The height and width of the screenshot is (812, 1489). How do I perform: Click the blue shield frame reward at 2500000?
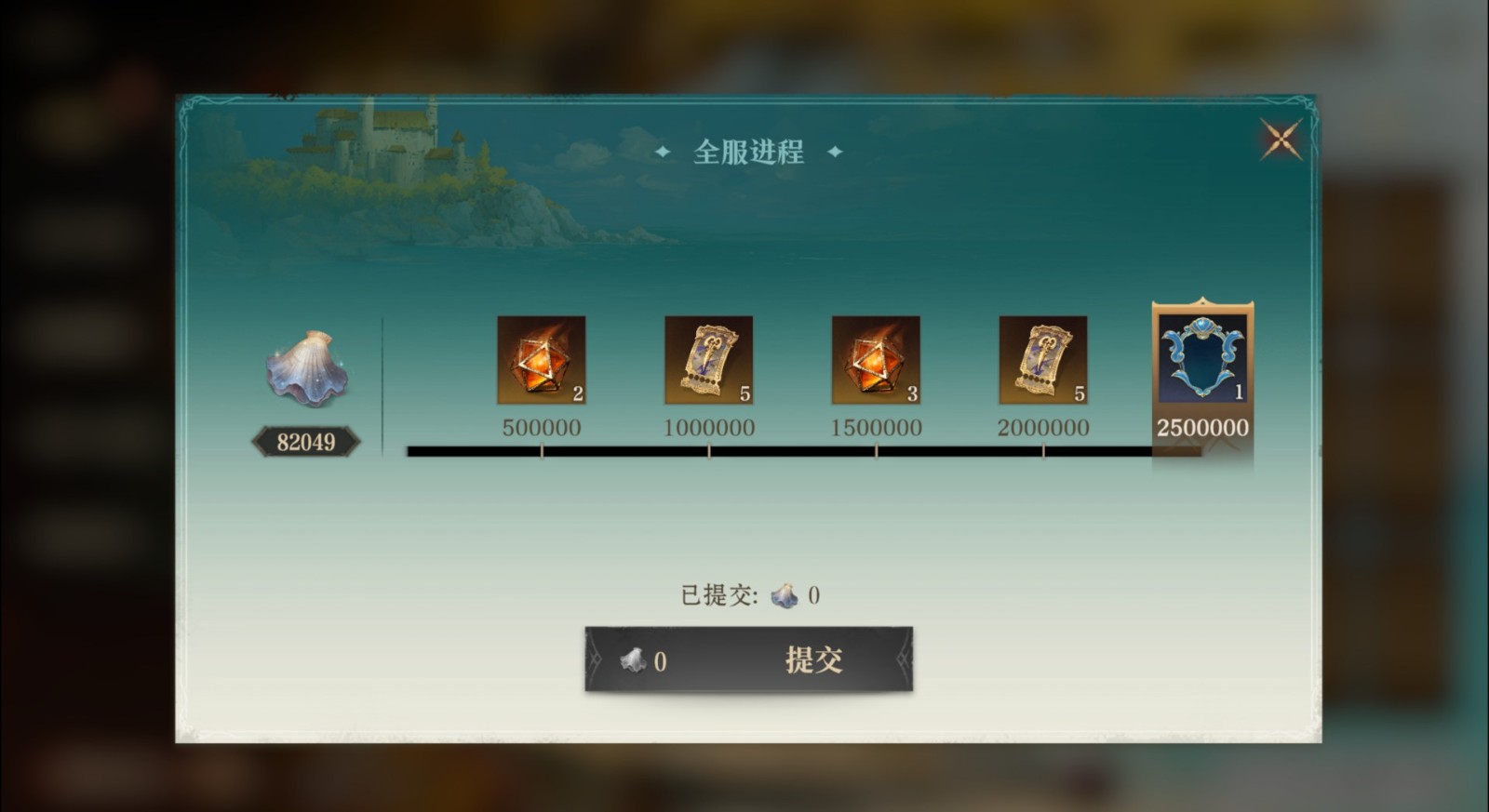pos(1203,358)
